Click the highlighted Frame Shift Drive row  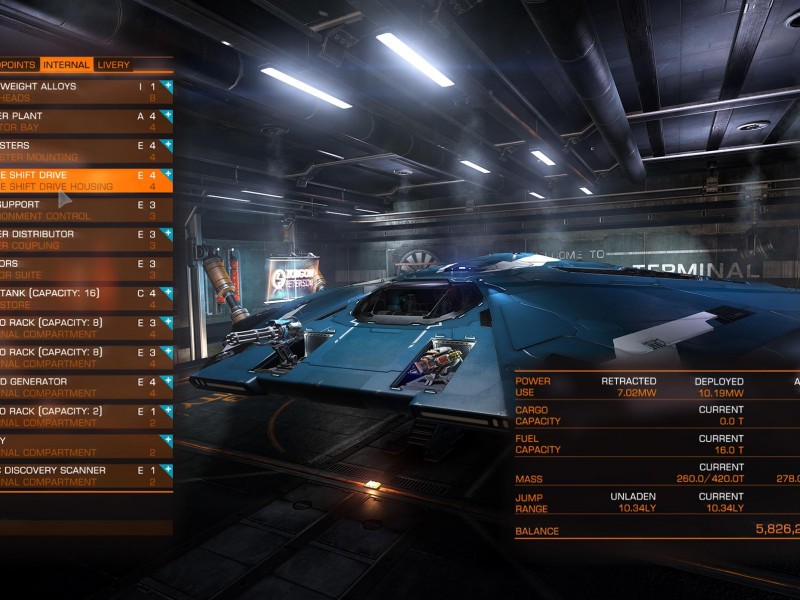click(80, 180)
